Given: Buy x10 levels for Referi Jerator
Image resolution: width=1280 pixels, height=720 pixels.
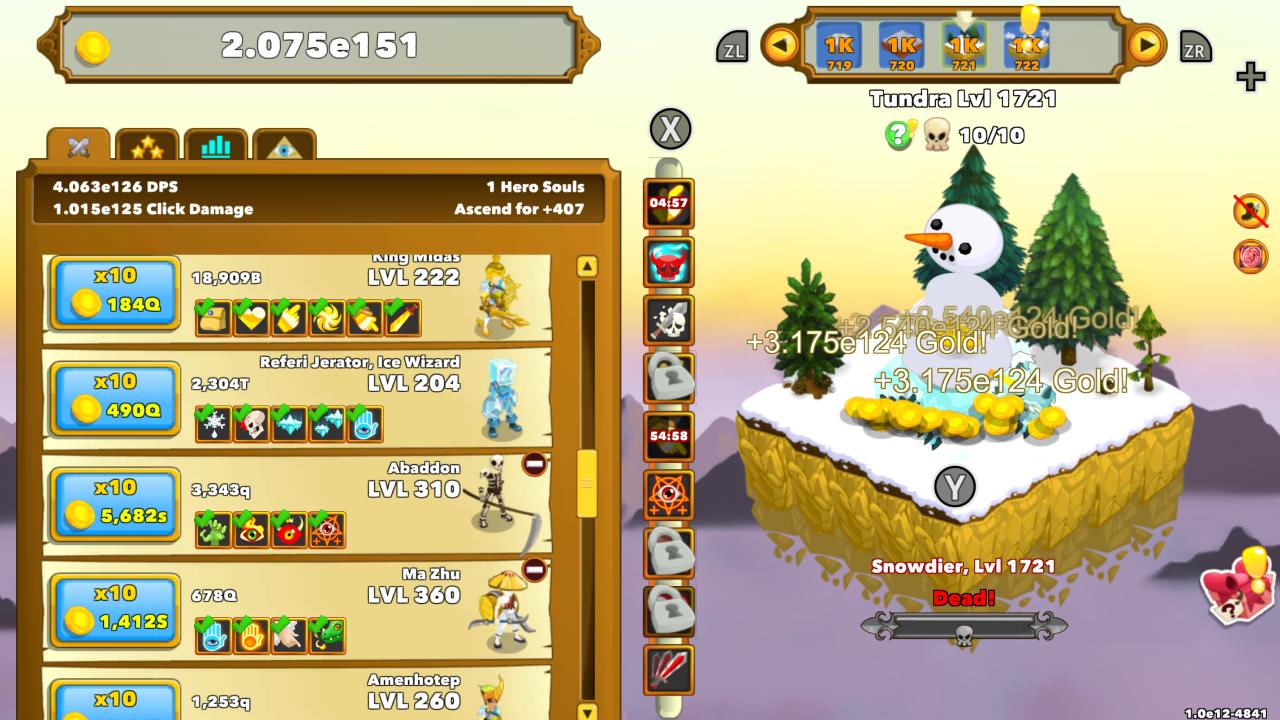Looking at the screenshot, I should pos(113,399).
